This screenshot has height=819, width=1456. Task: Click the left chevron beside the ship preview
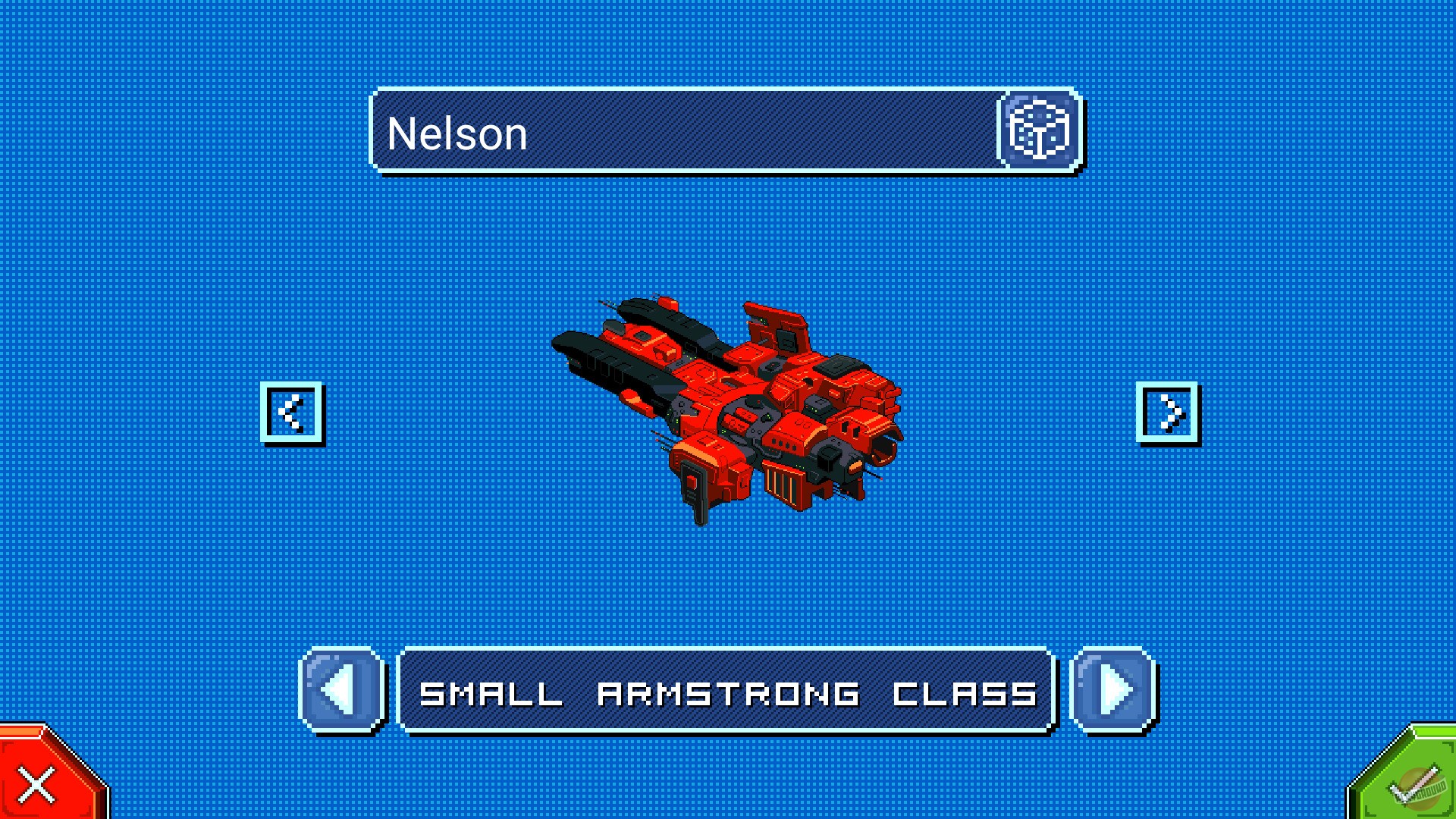(x=293, y=413)
